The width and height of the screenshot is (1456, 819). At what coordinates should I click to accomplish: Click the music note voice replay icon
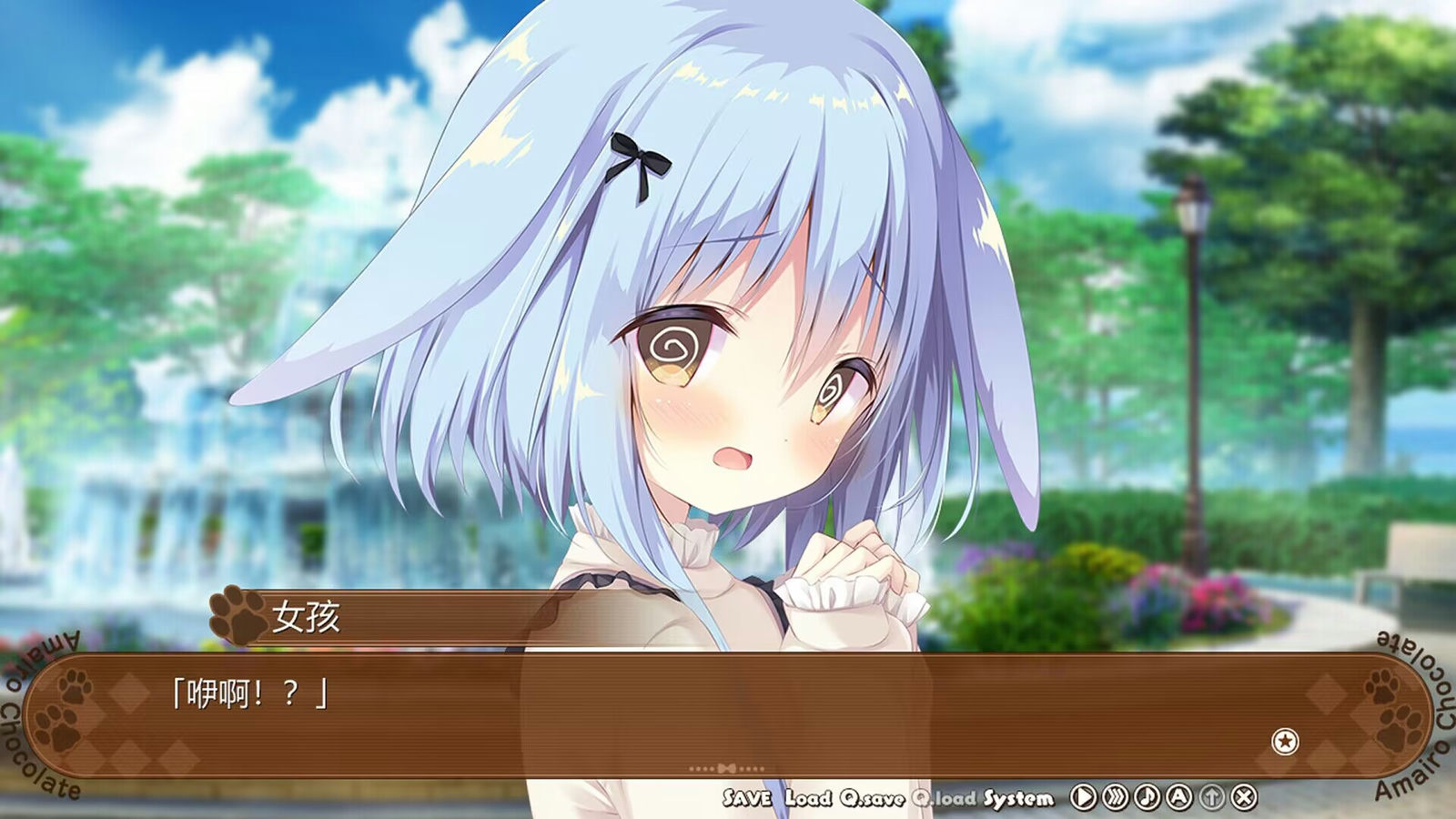(1146, 796)
